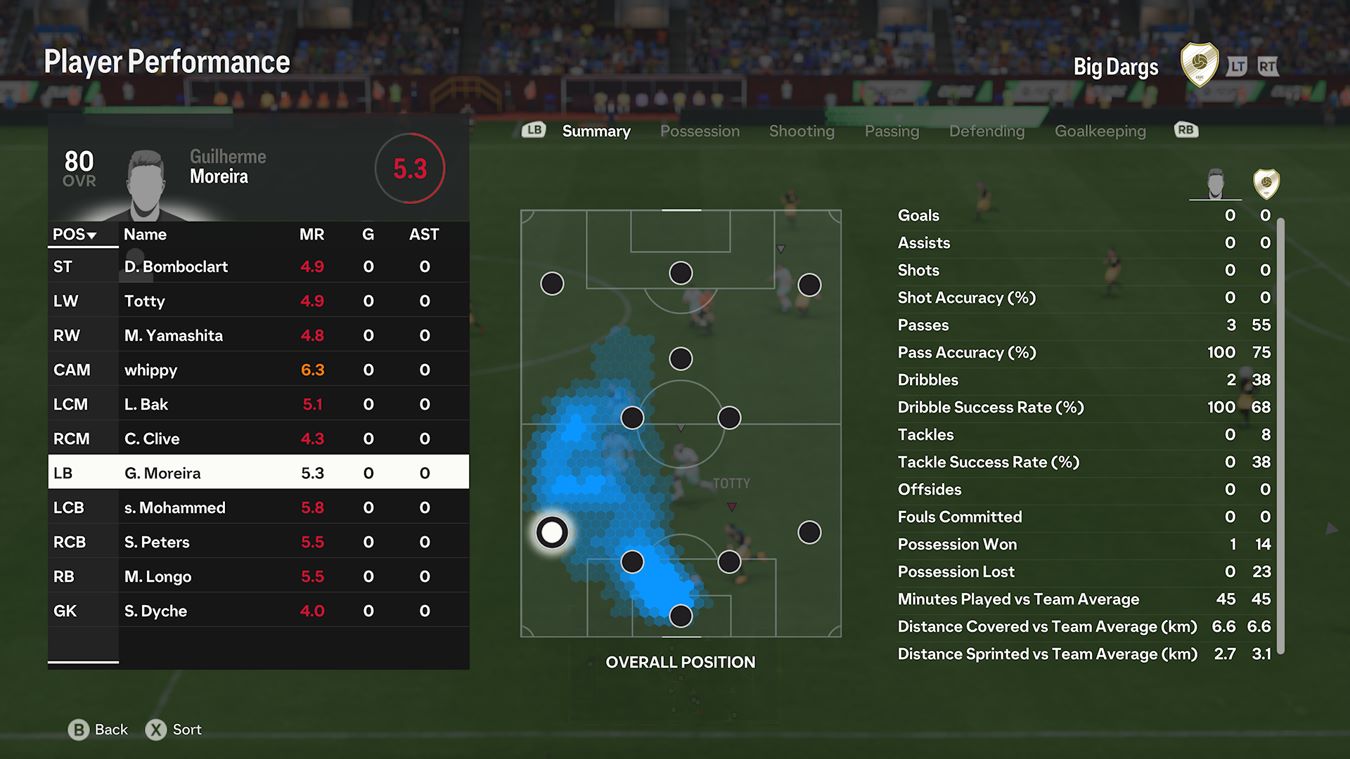
Task: Select L. Bak in the list
Action: [258, 404]
